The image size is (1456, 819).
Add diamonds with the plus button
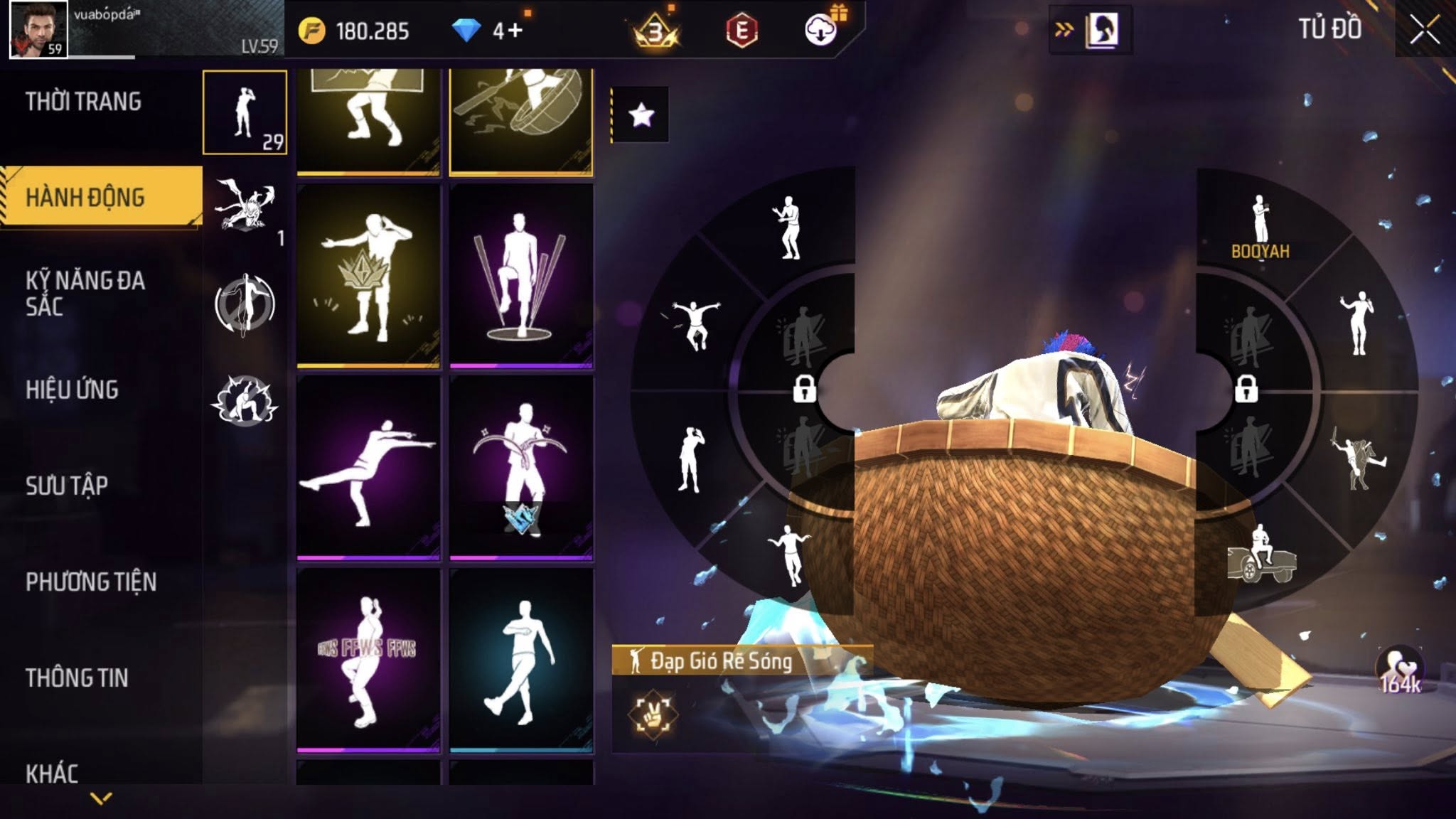tap(515, 31)
